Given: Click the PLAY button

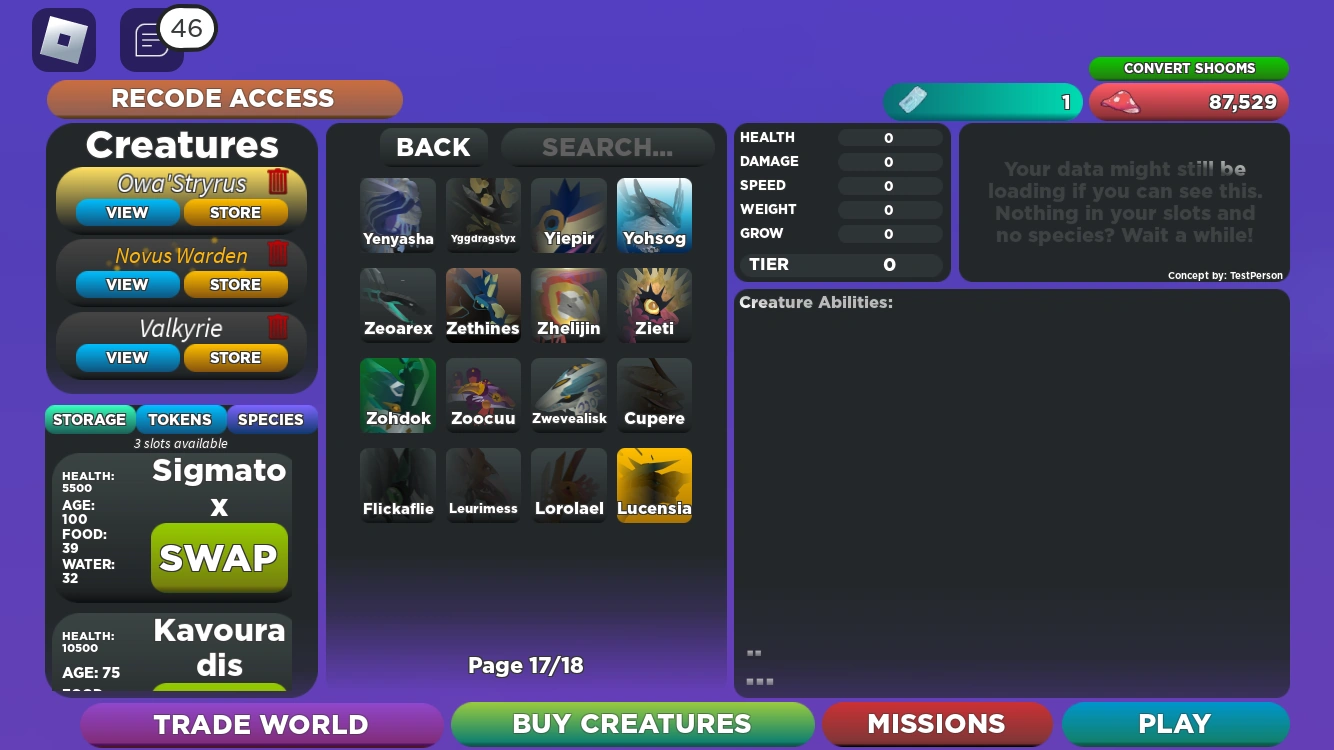Looking at the screenshot, I should tap(1173, 724).
